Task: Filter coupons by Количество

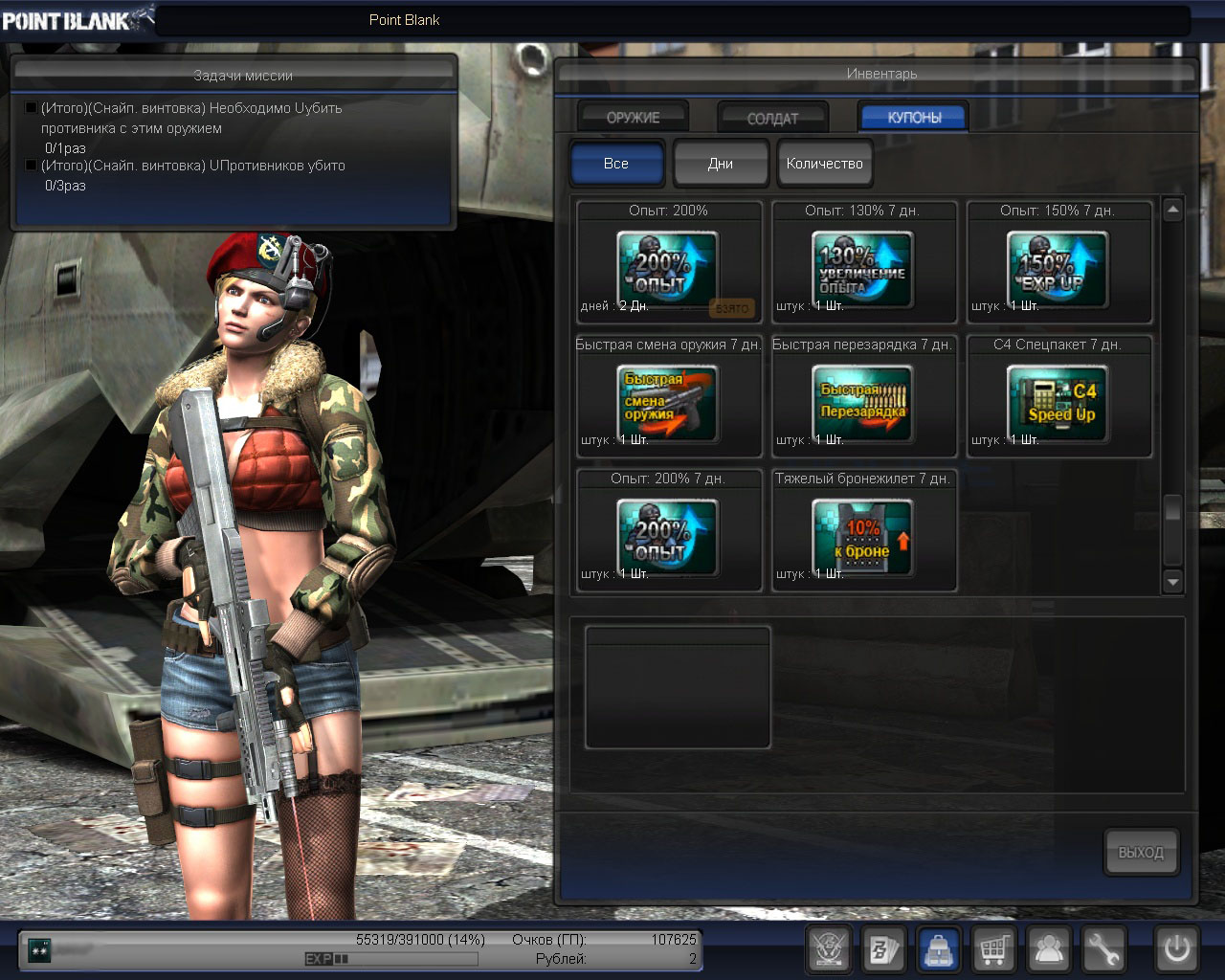Action: 824,164
